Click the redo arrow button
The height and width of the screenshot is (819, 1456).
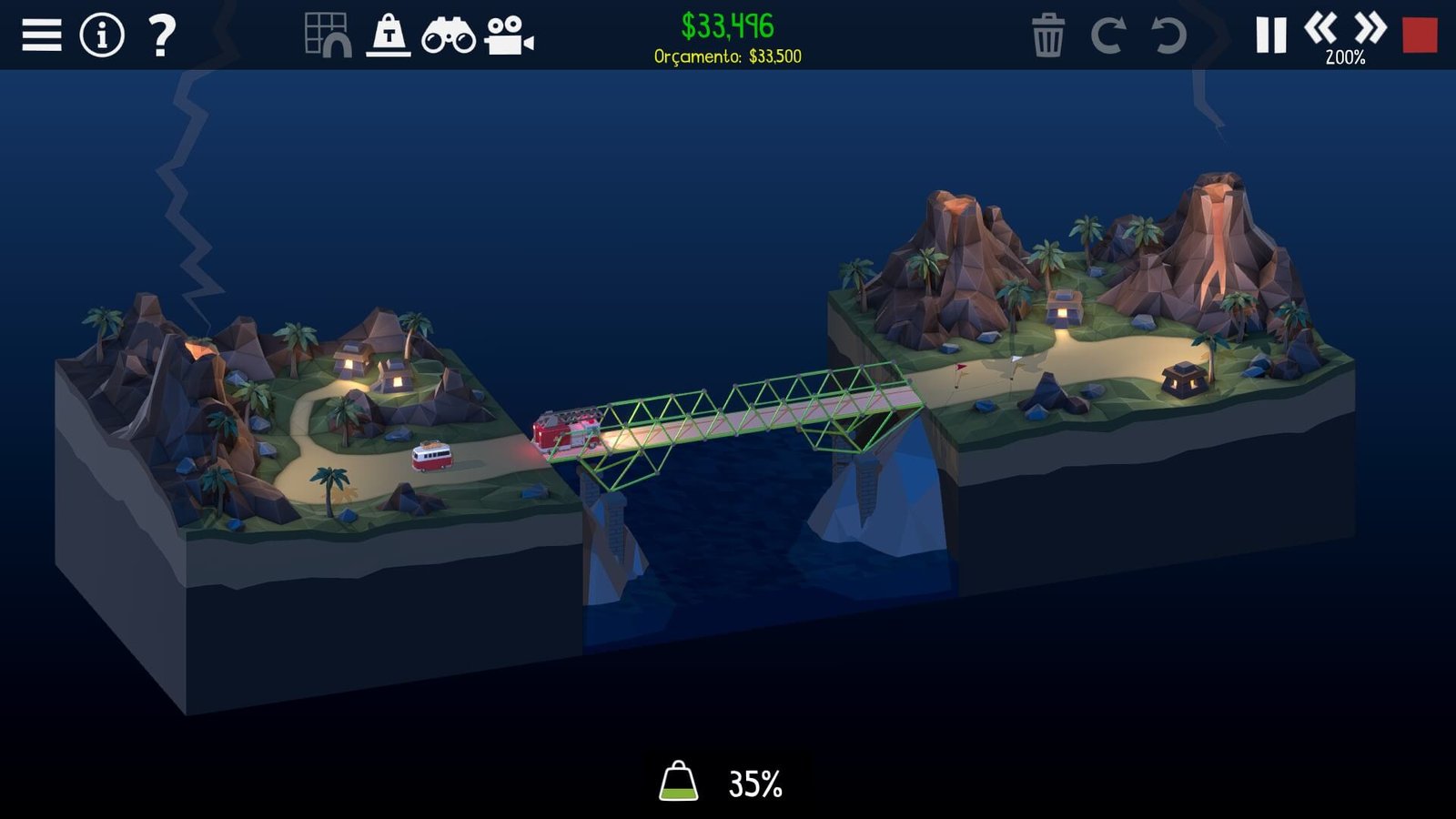pos(1107,35)
